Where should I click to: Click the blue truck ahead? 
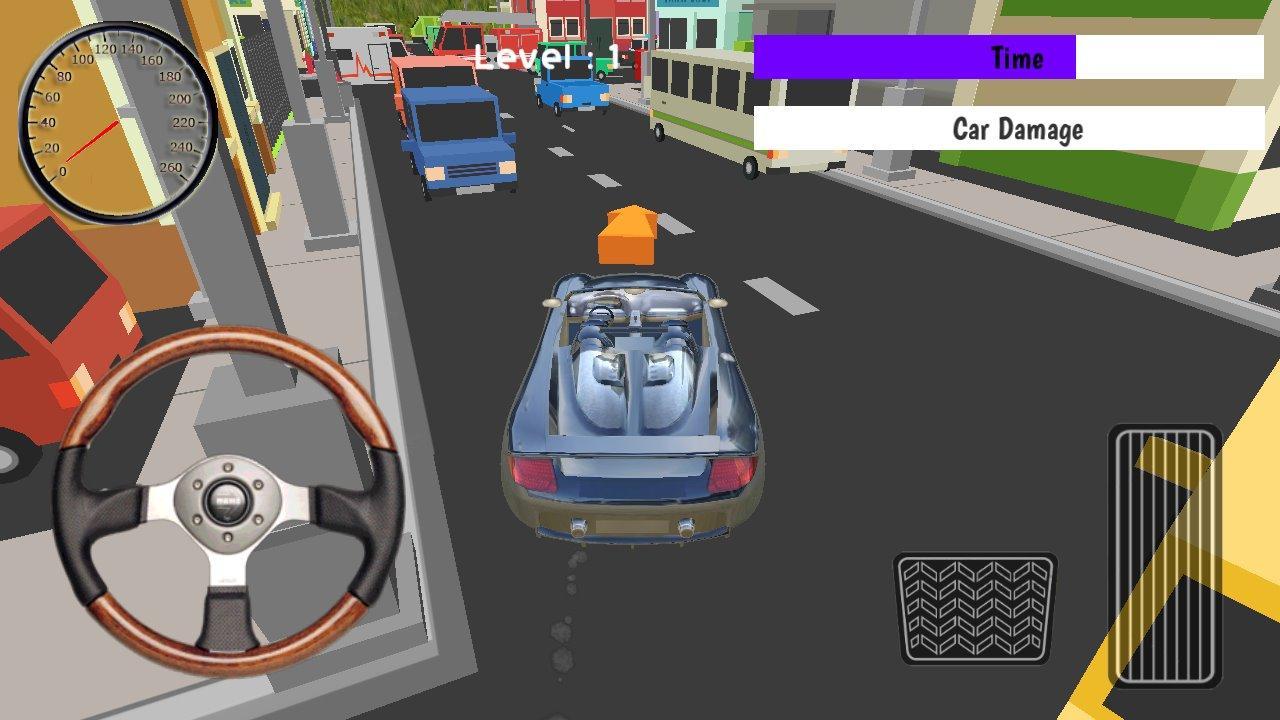(x=455, y=135)
